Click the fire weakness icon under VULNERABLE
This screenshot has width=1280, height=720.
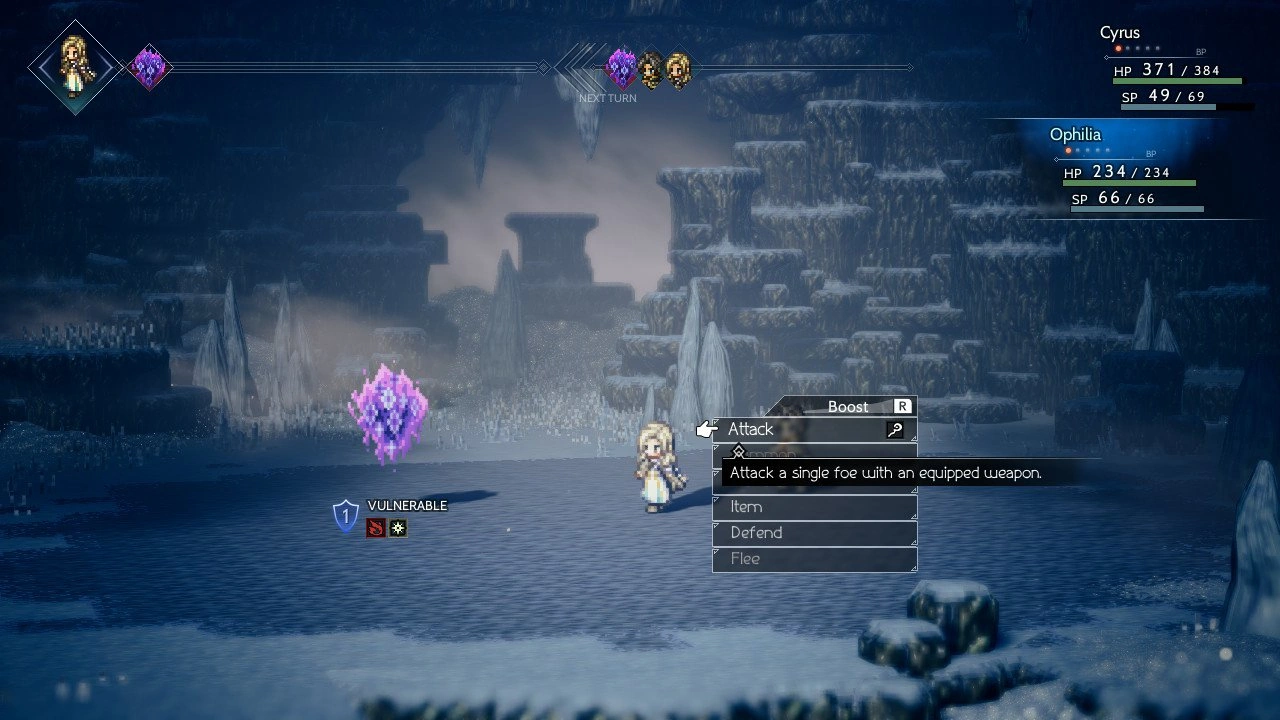[x=374, y=527]
